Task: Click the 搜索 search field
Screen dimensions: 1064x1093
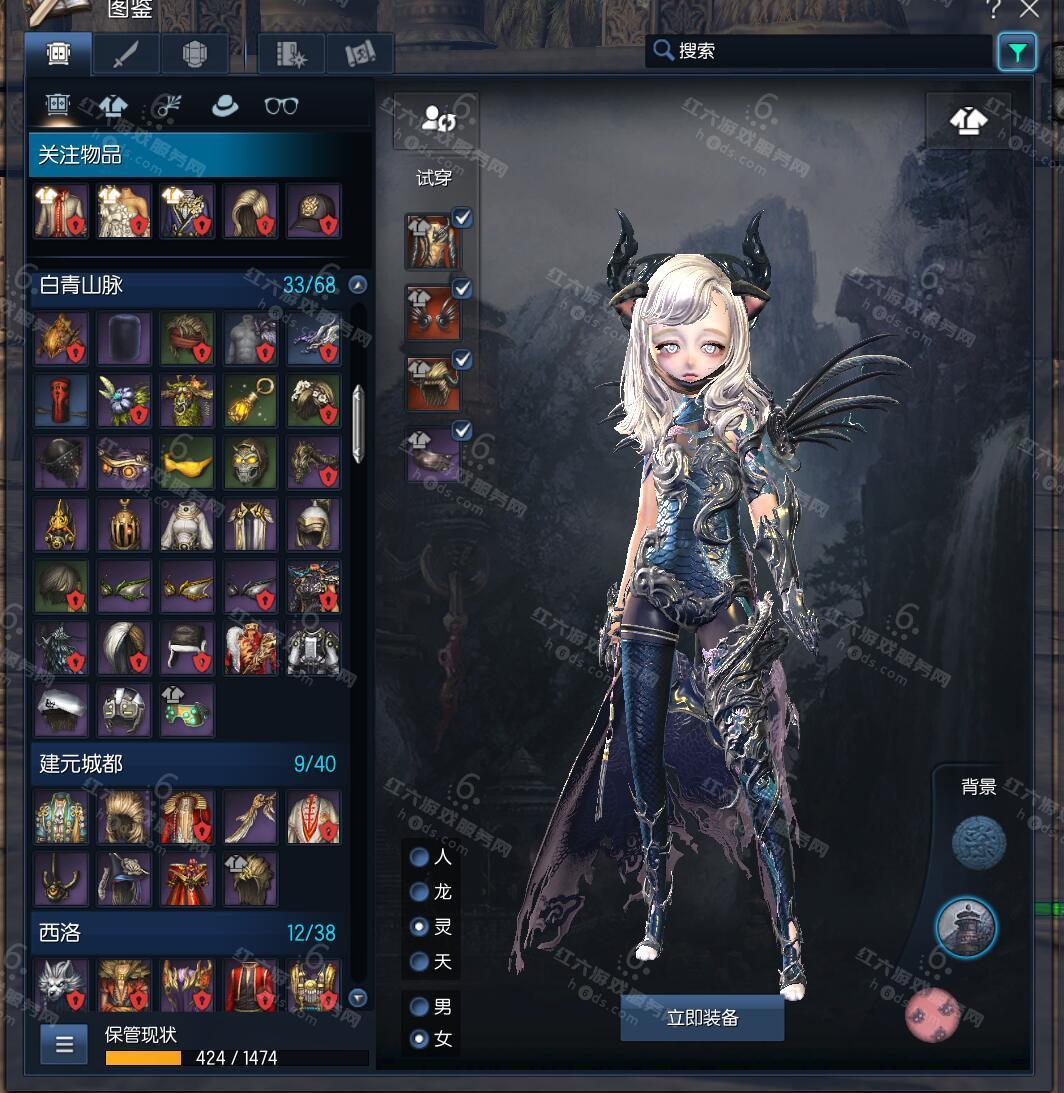Action: point(820,51)
